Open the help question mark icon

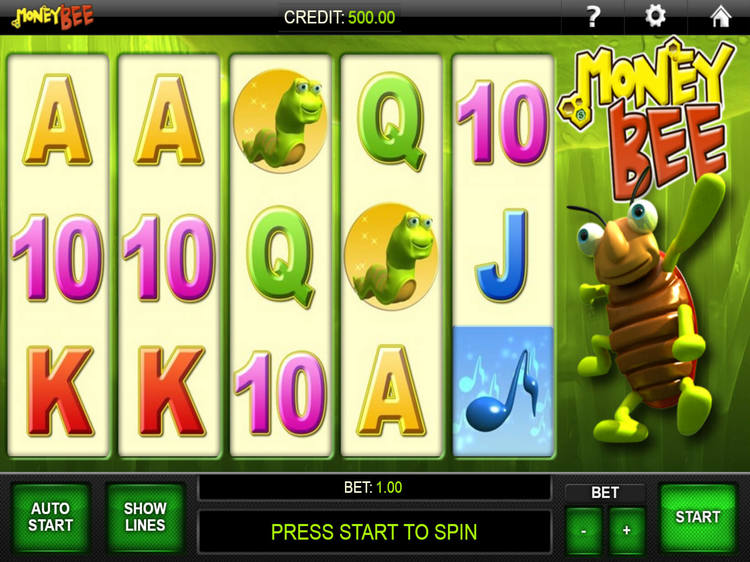593,16
